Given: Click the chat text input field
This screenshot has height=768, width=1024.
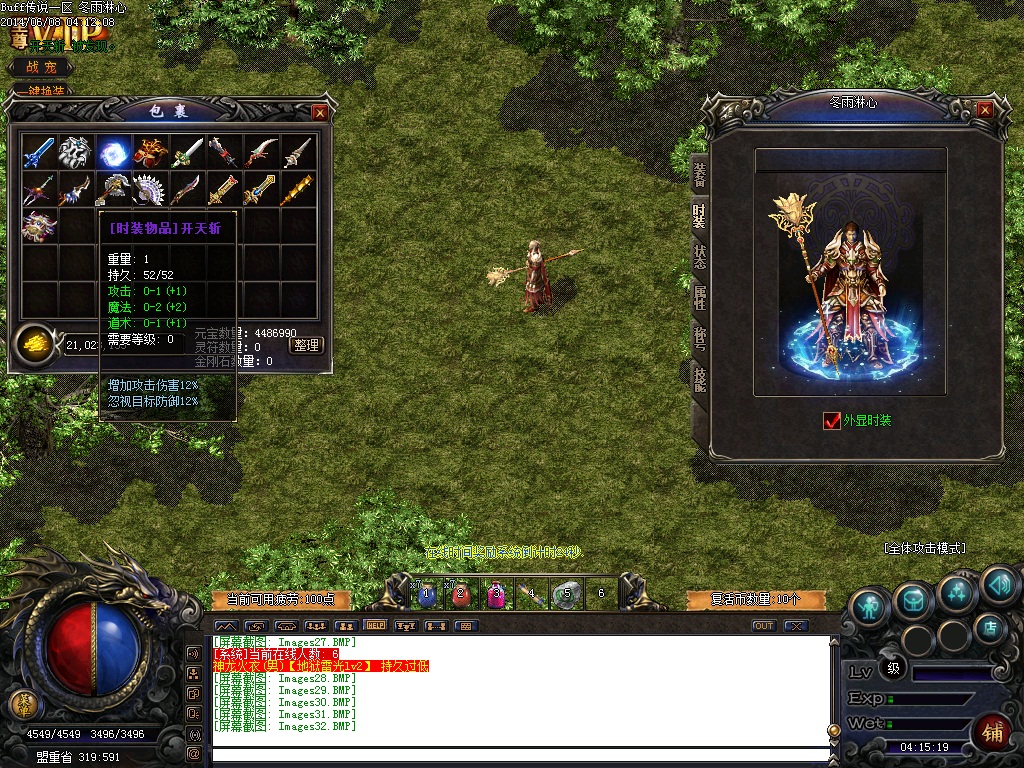Looking at the screenshot, I should pos(520,753).
